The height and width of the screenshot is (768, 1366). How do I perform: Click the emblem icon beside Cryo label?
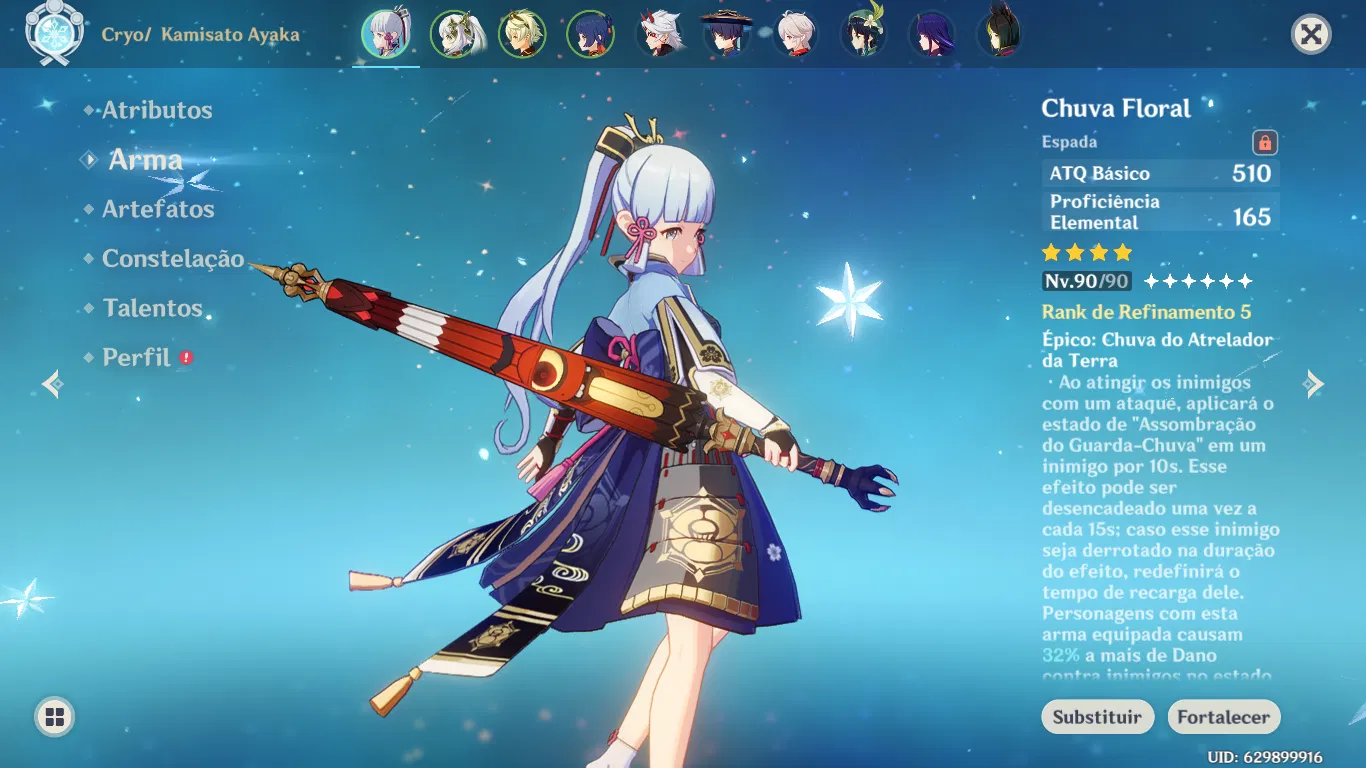[x=57, y=32]
